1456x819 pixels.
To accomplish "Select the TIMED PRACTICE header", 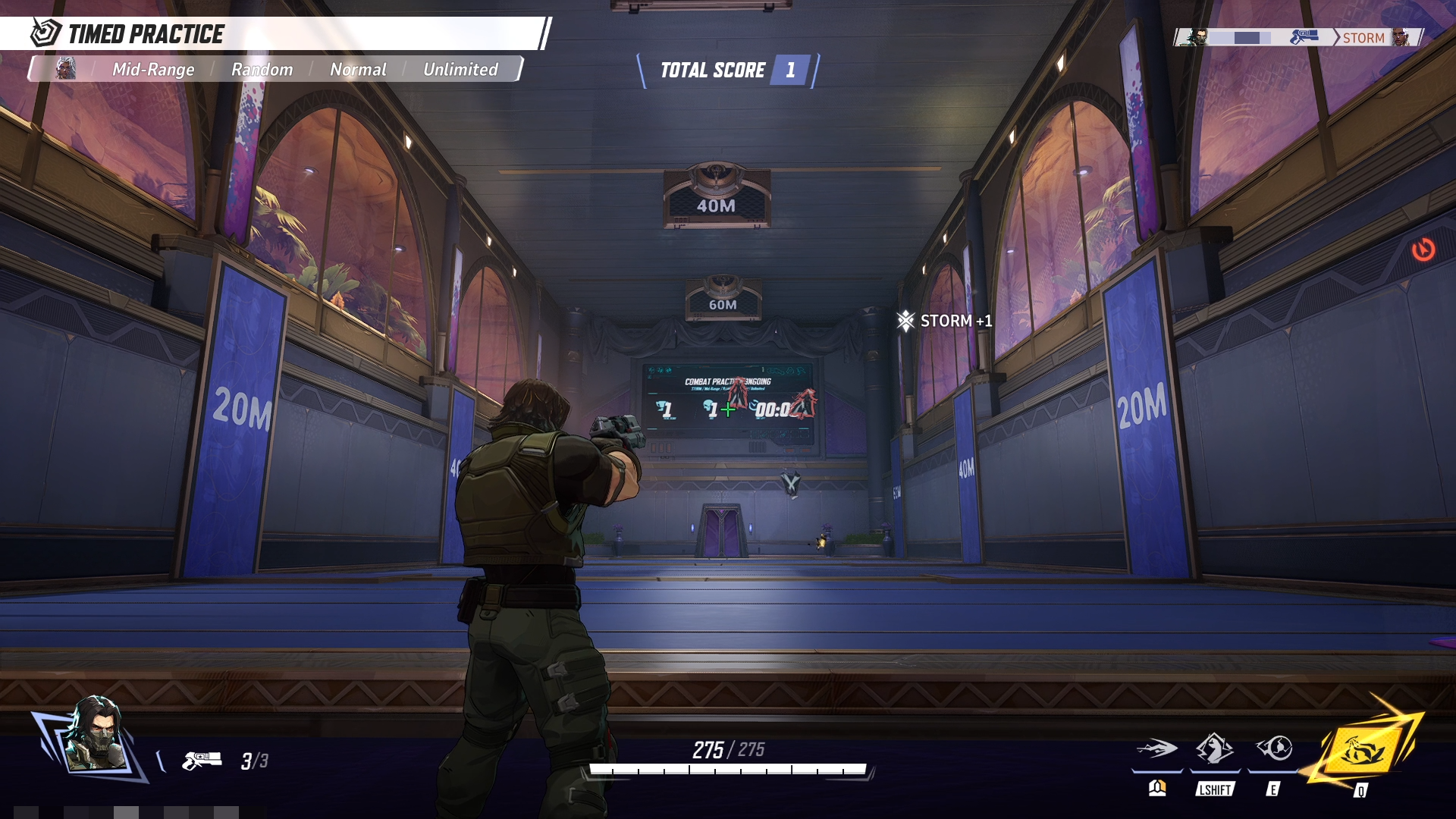I will pyautogui.click(x=146, y=33).
